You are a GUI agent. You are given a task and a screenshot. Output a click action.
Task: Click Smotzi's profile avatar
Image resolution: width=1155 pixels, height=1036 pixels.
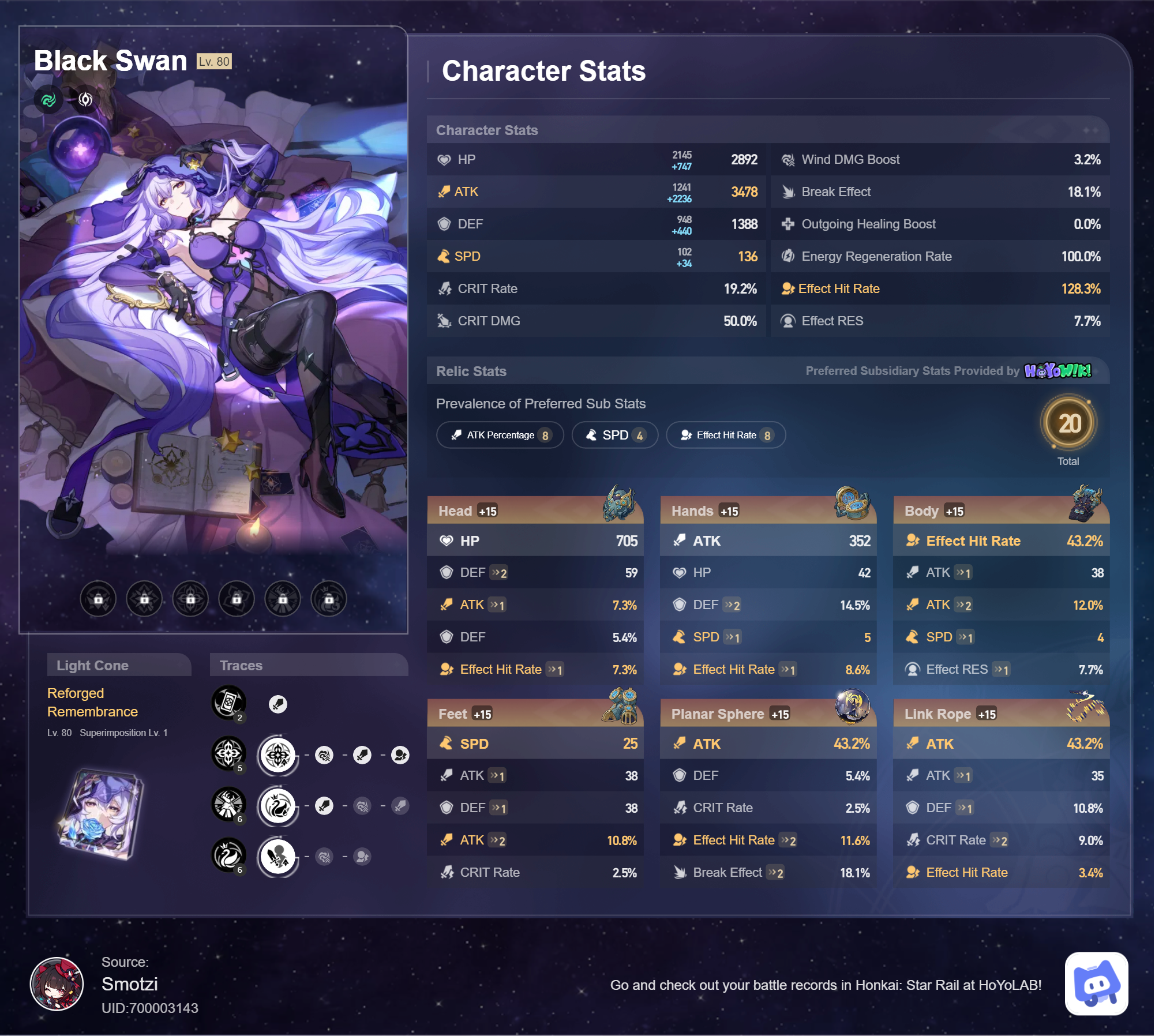pos(57,984)
